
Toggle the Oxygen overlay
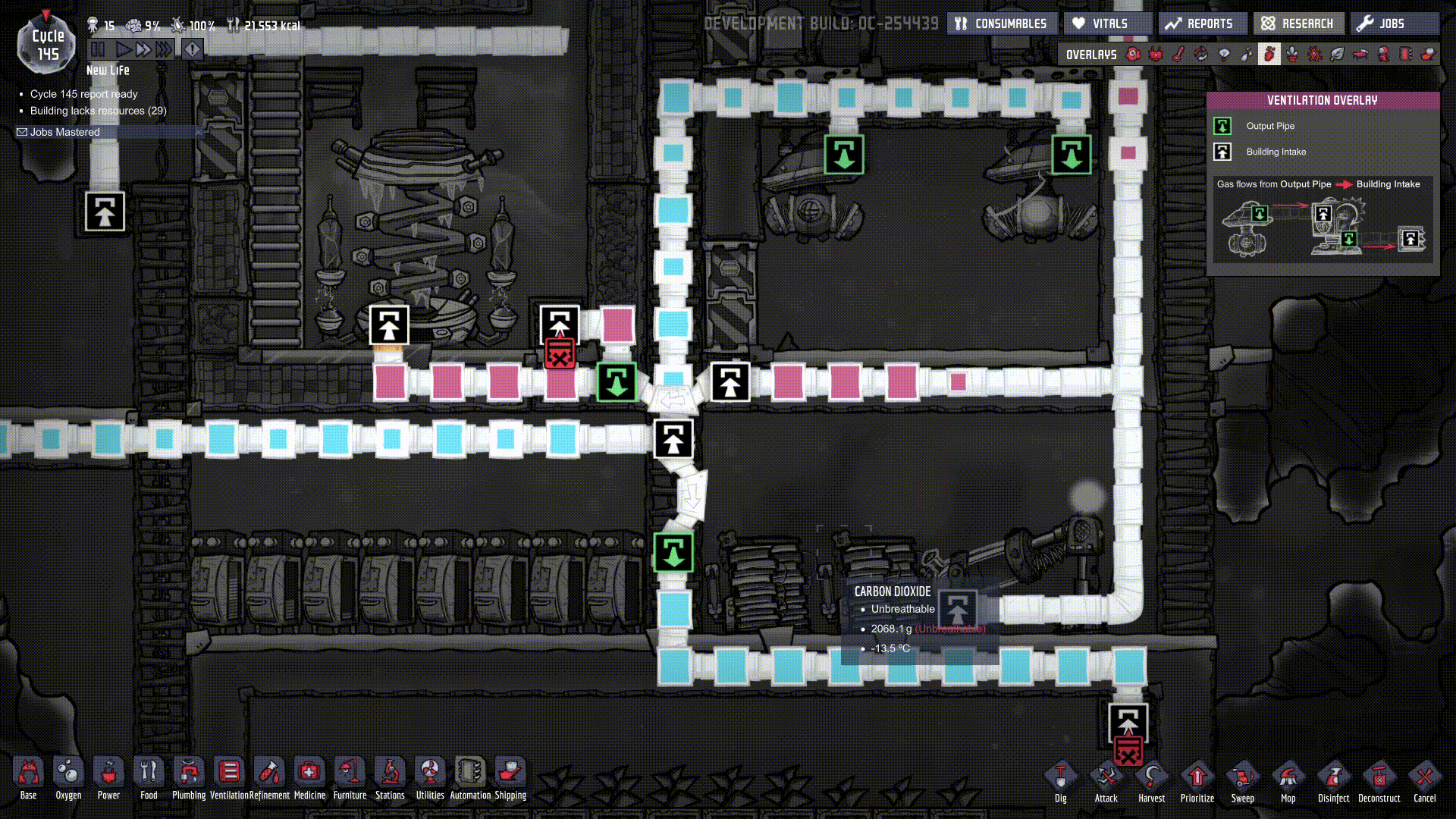tap(1132, 54)
